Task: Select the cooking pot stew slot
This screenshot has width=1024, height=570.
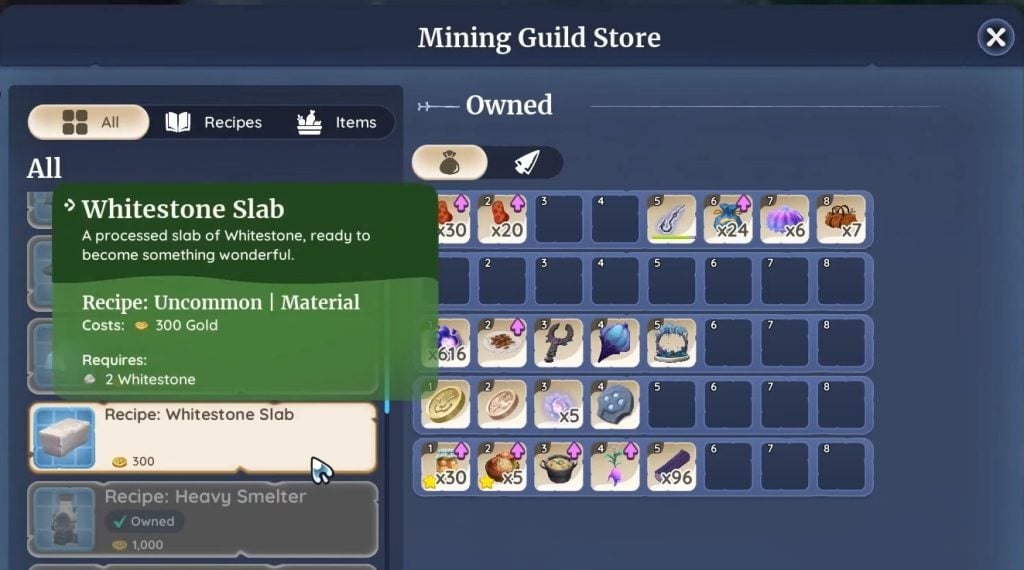Action: pyautogui.click(x=559, y=467)
